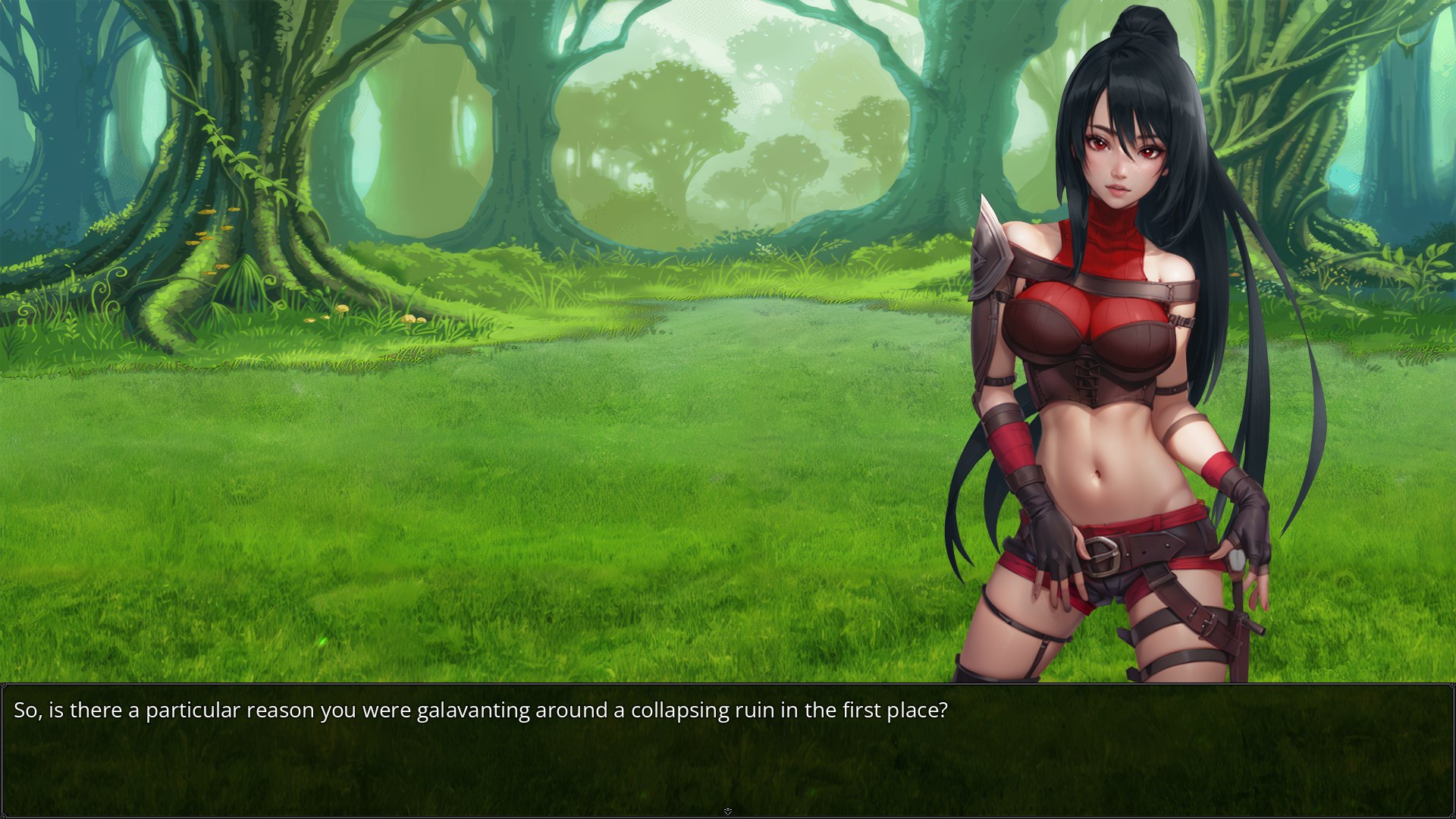Screen dimensions: 1456x819
Task: Click the continue arrow indicator
Action: 728,811
